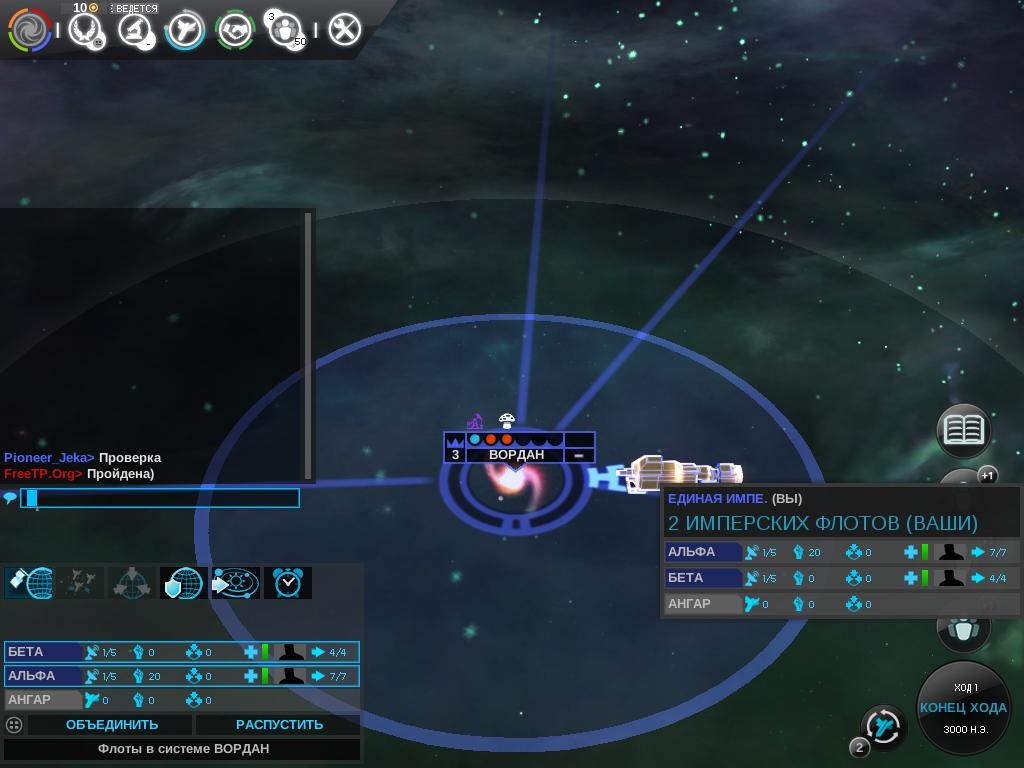Screen dimensions: 1024x768
Task: Activate the arrow into star system action
Action: pyautogui.click(x=236, y=583)
